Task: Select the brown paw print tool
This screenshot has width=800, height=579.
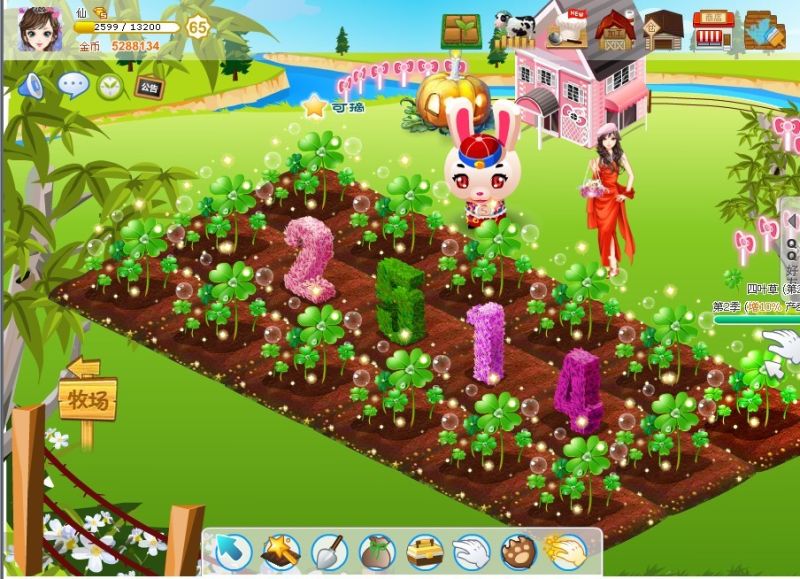Action: pos(520,551)
